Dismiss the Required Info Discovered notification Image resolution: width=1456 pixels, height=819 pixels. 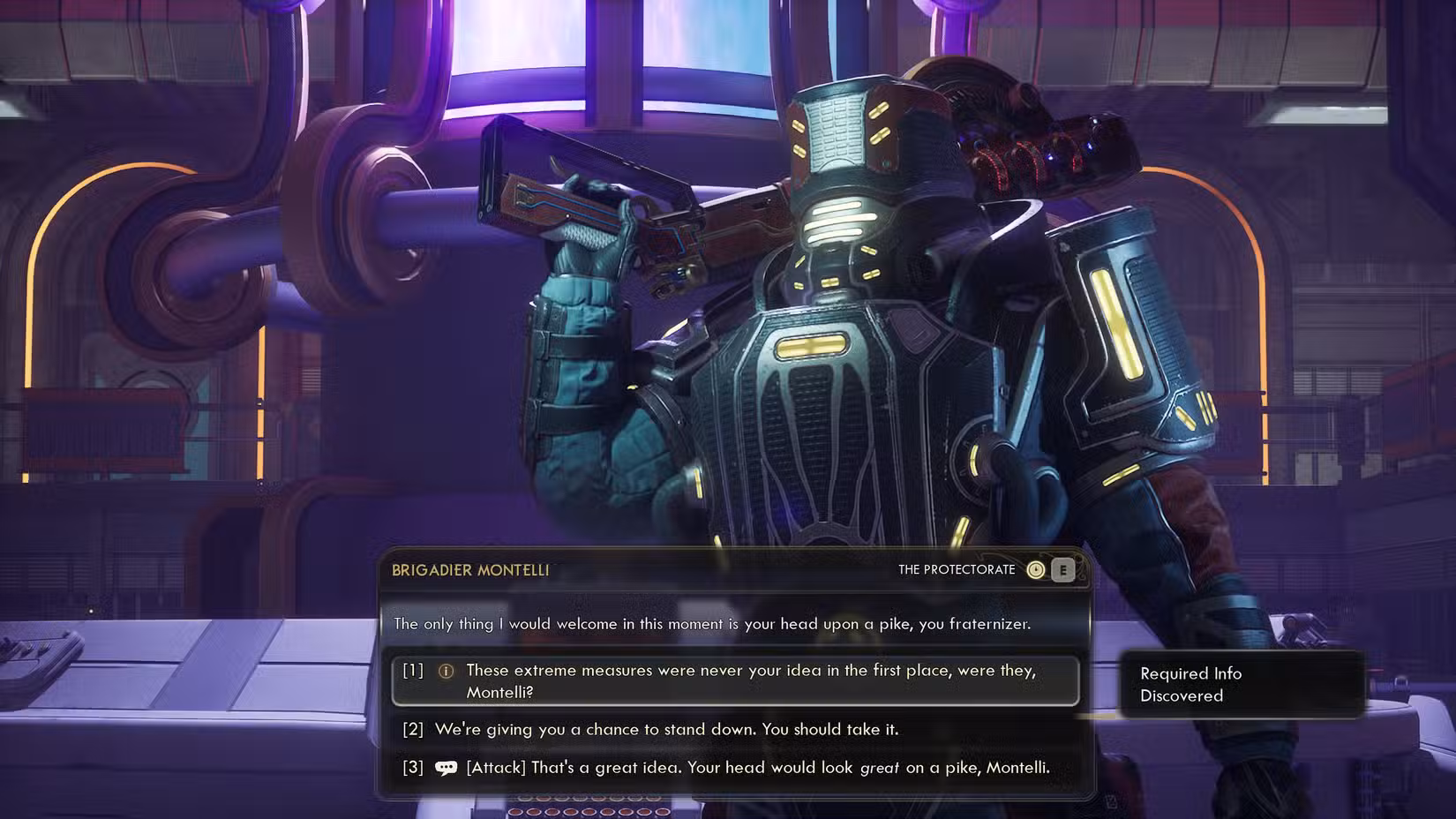click(1242, 685)
